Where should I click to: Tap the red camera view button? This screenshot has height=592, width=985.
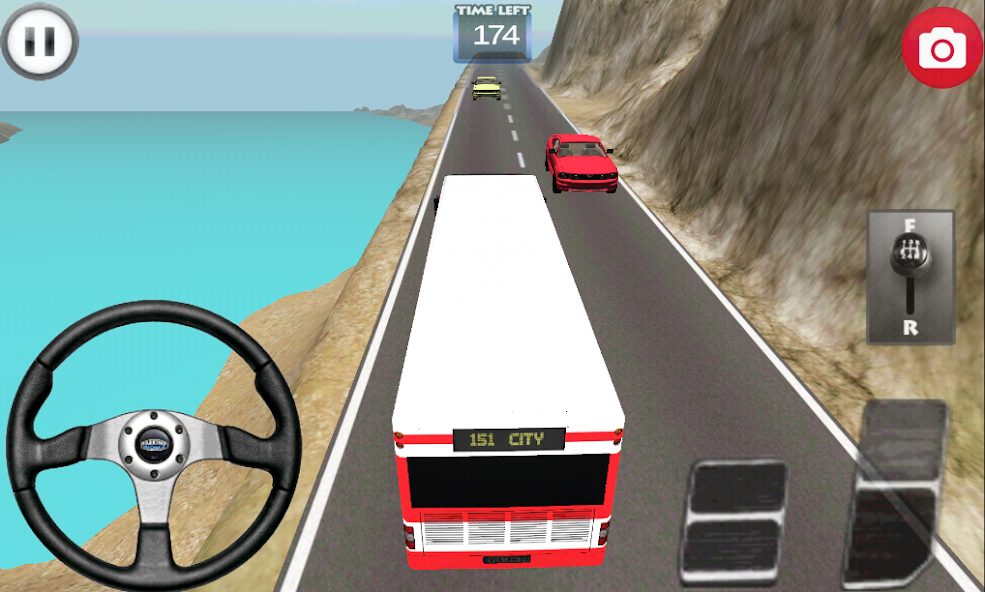[941, 47]
